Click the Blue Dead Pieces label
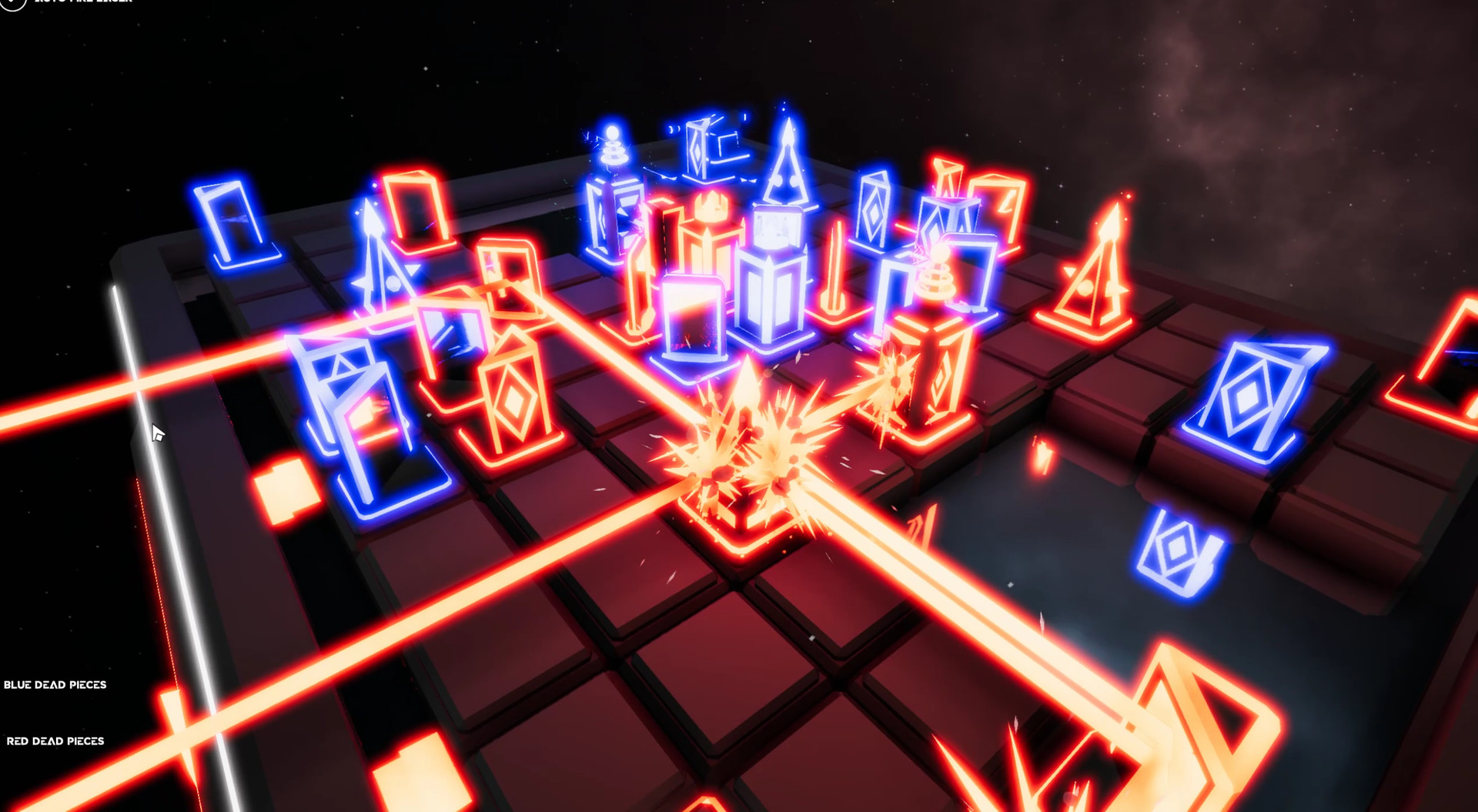 [x=55, y=683]
